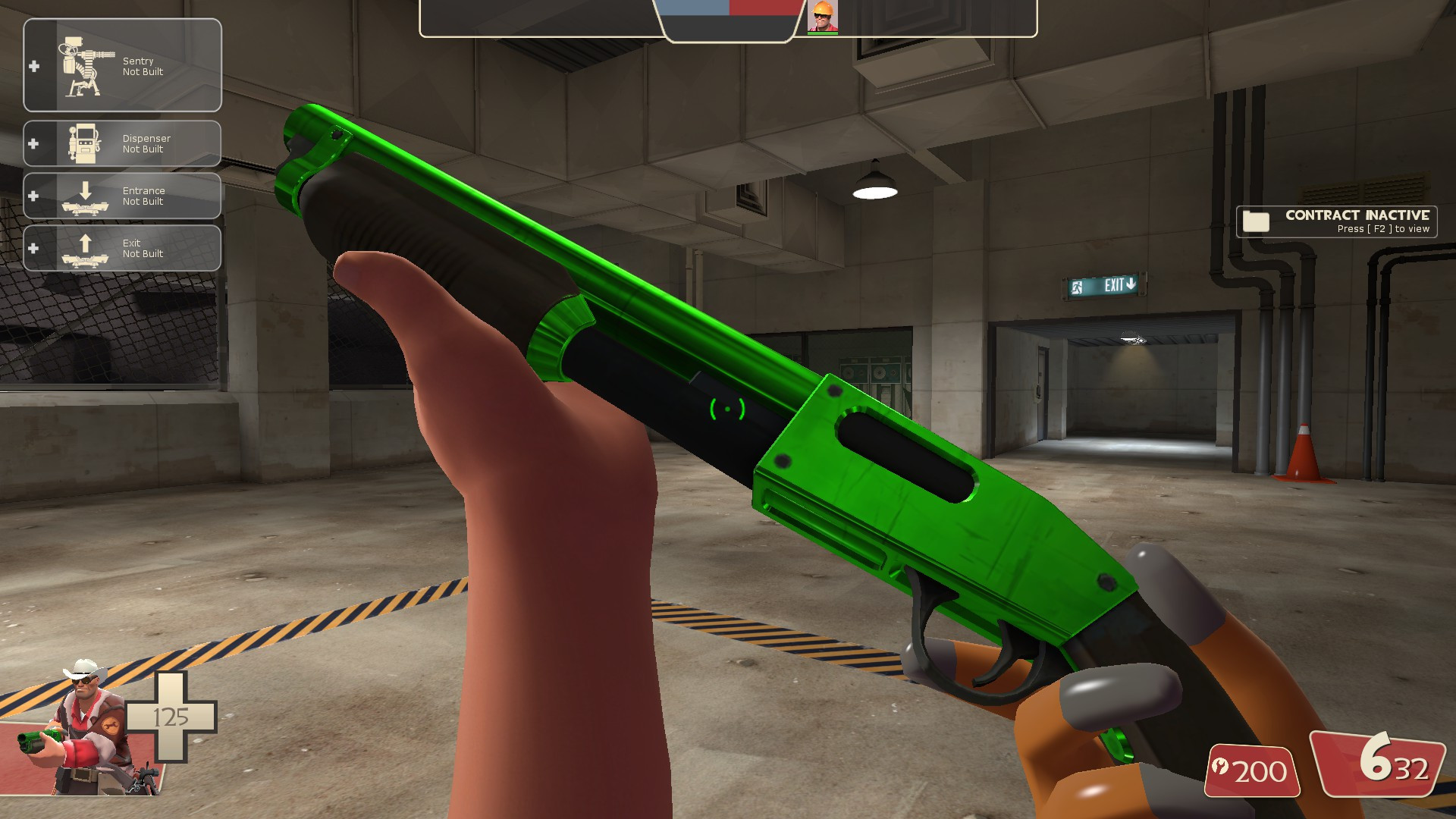
Task: Toggle the plus marker on the Exit row
Action: point(32,247)
